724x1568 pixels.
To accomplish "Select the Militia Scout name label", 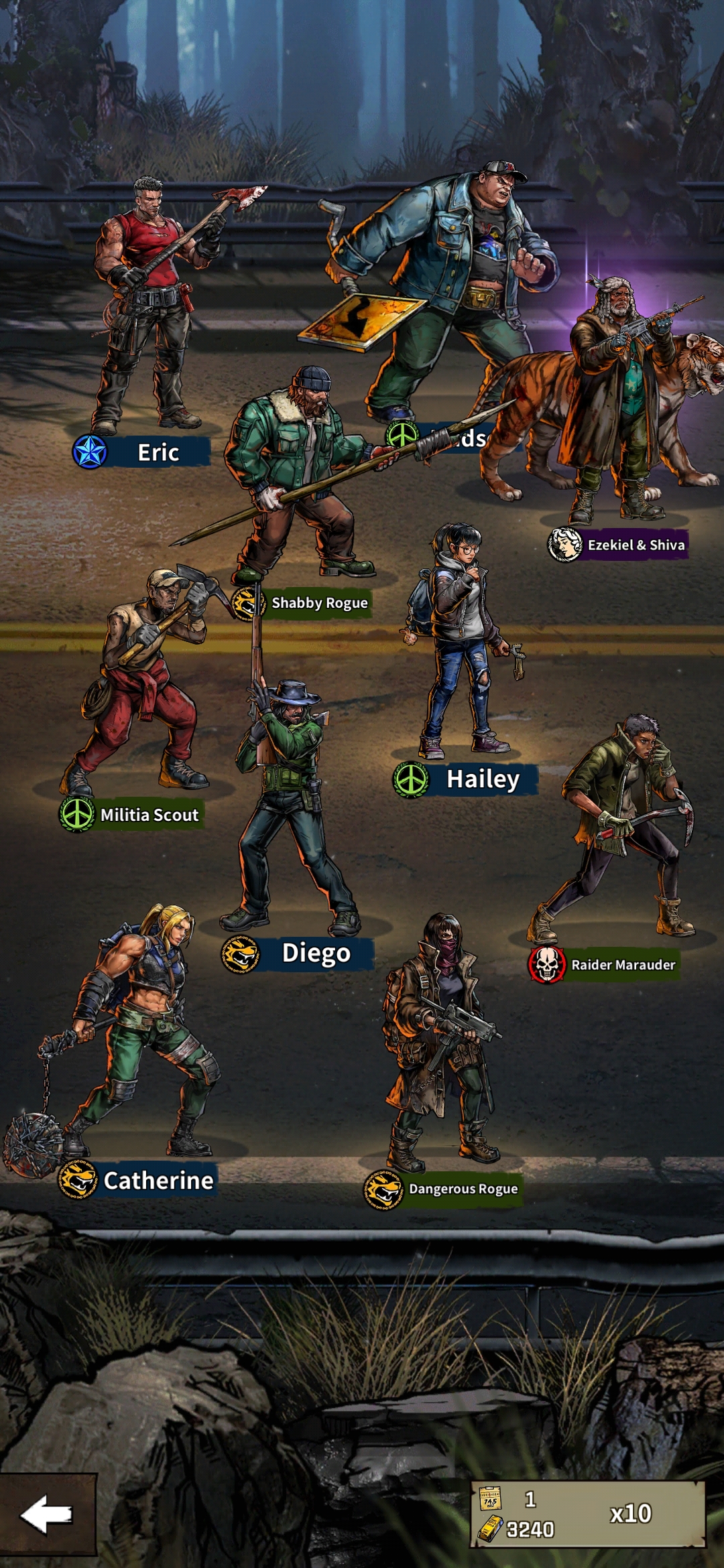I will pyautogui.click(x=149, y=815).
